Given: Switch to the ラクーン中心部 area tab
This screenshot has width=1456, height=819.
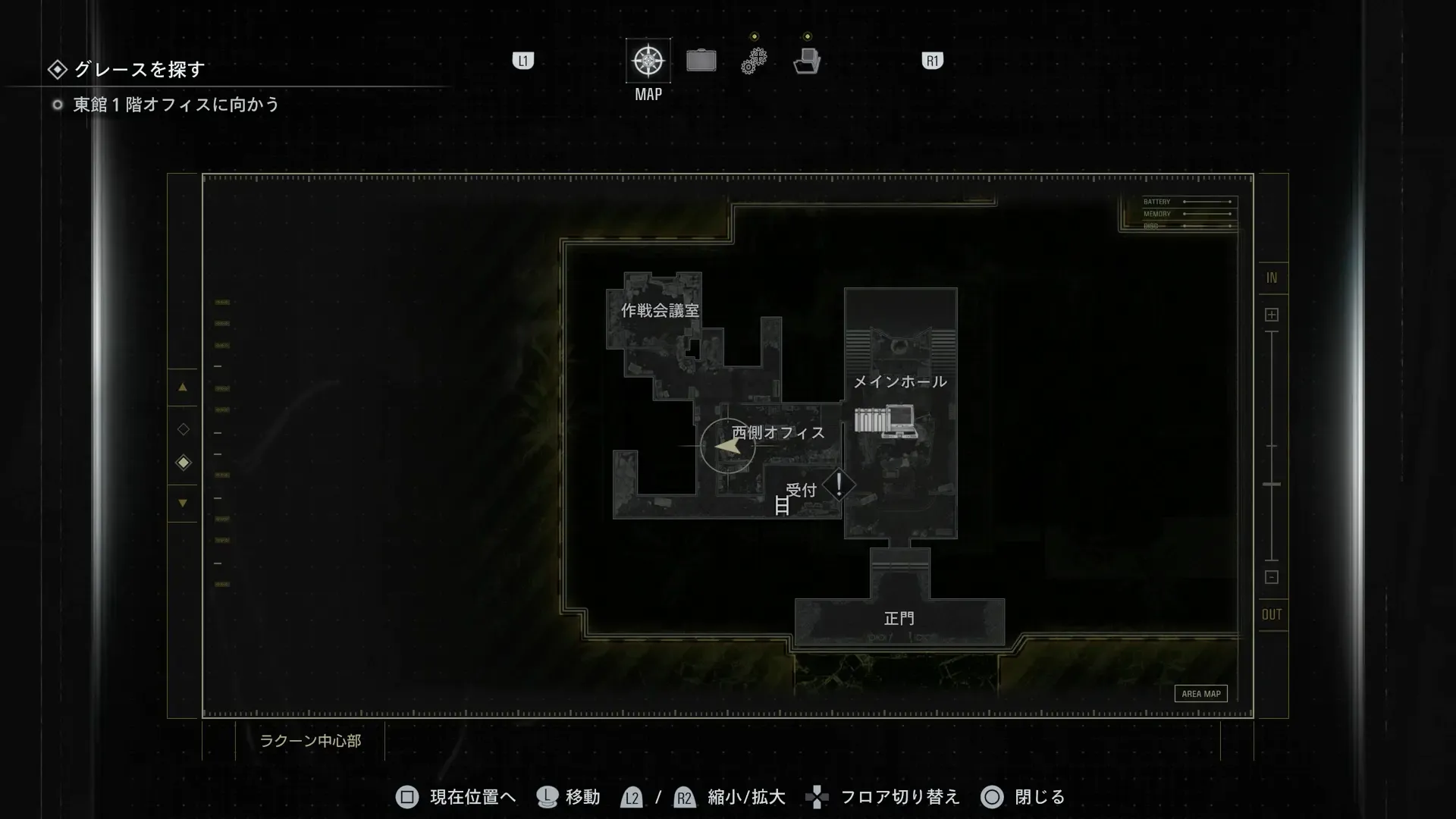Looking at the screenshot, I should point(312,741).
